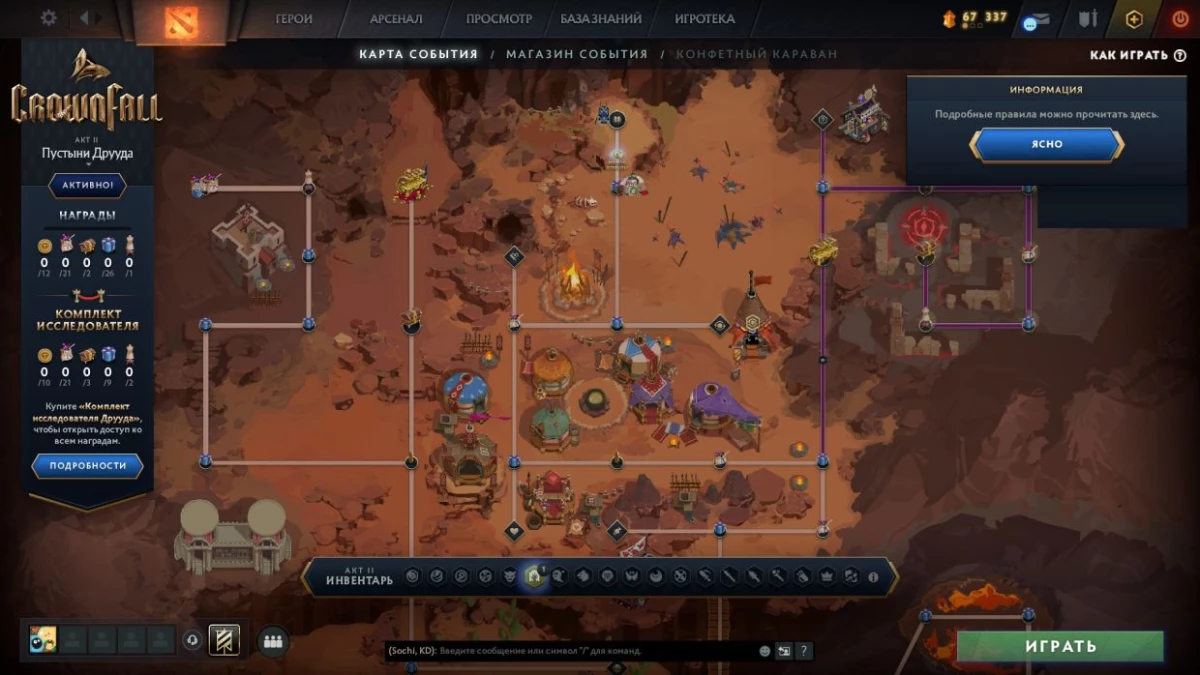Confirm the info popup with ЯСНО

(x=1046, y=144)
